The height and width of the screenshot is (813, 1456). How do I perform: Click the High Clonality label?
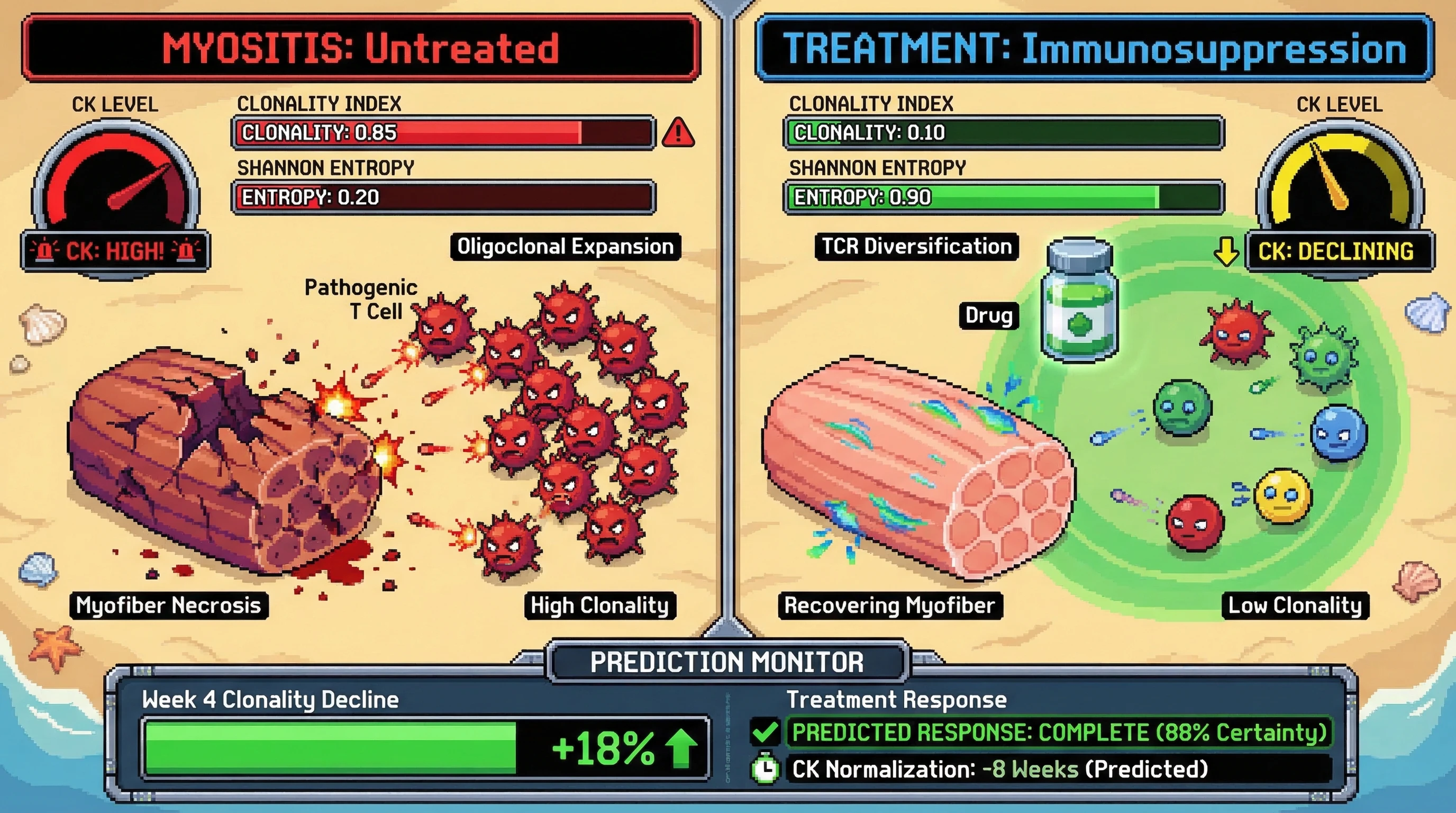click(x=599, y=606)
